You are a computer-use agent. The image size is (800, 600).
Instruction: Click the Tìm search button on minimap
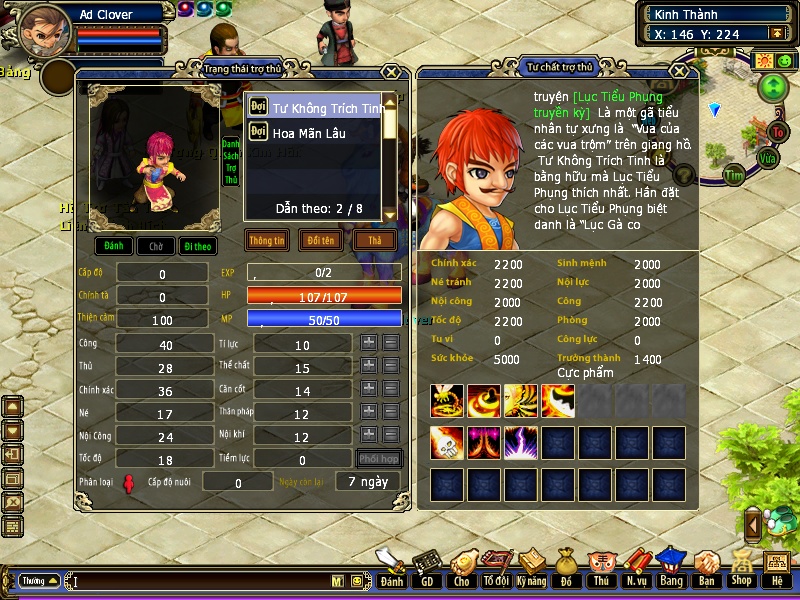coord(736,175)
